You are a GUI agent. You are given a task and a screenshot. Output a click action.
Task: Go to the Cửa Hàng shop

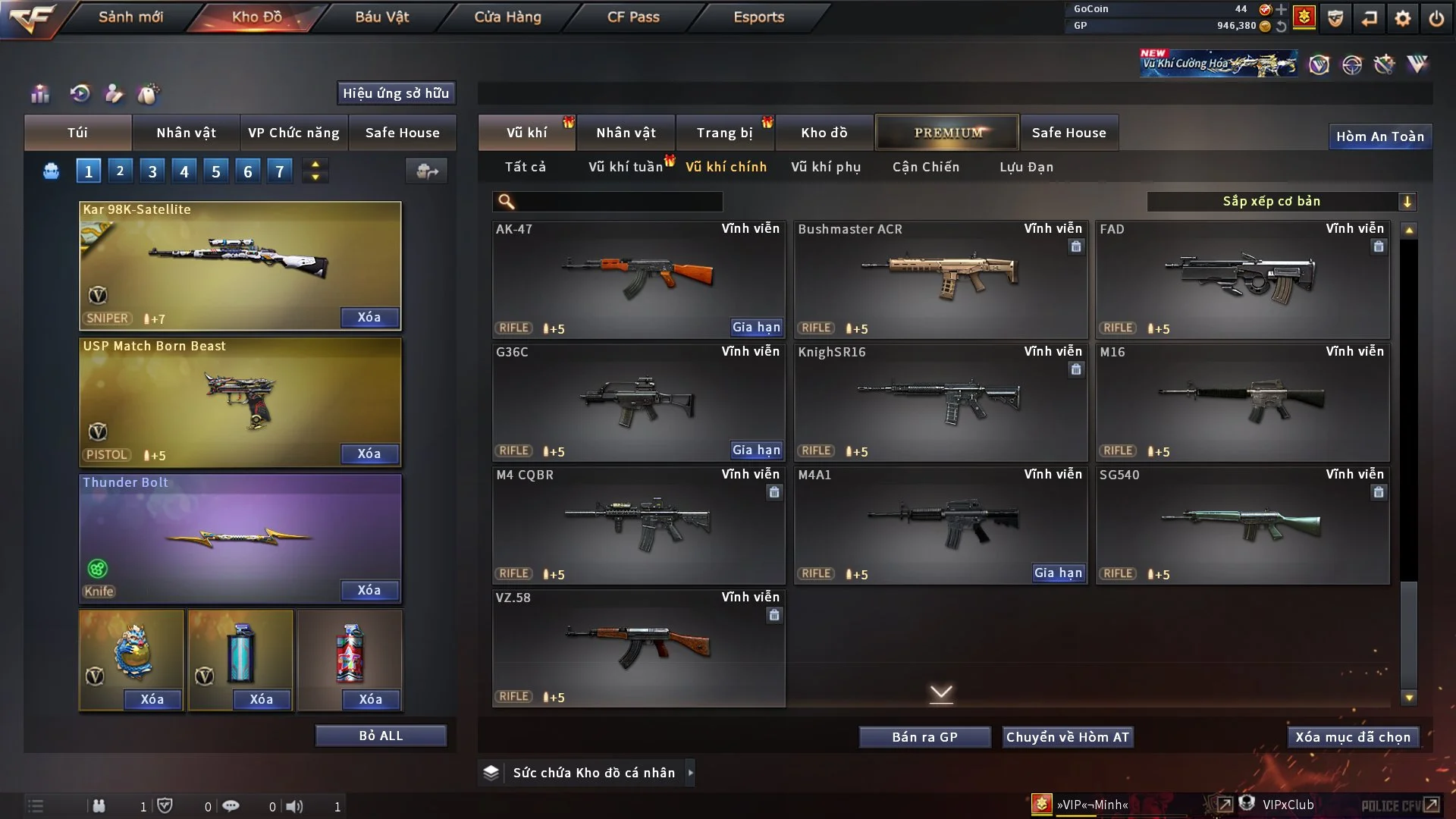tap(507, 17)
